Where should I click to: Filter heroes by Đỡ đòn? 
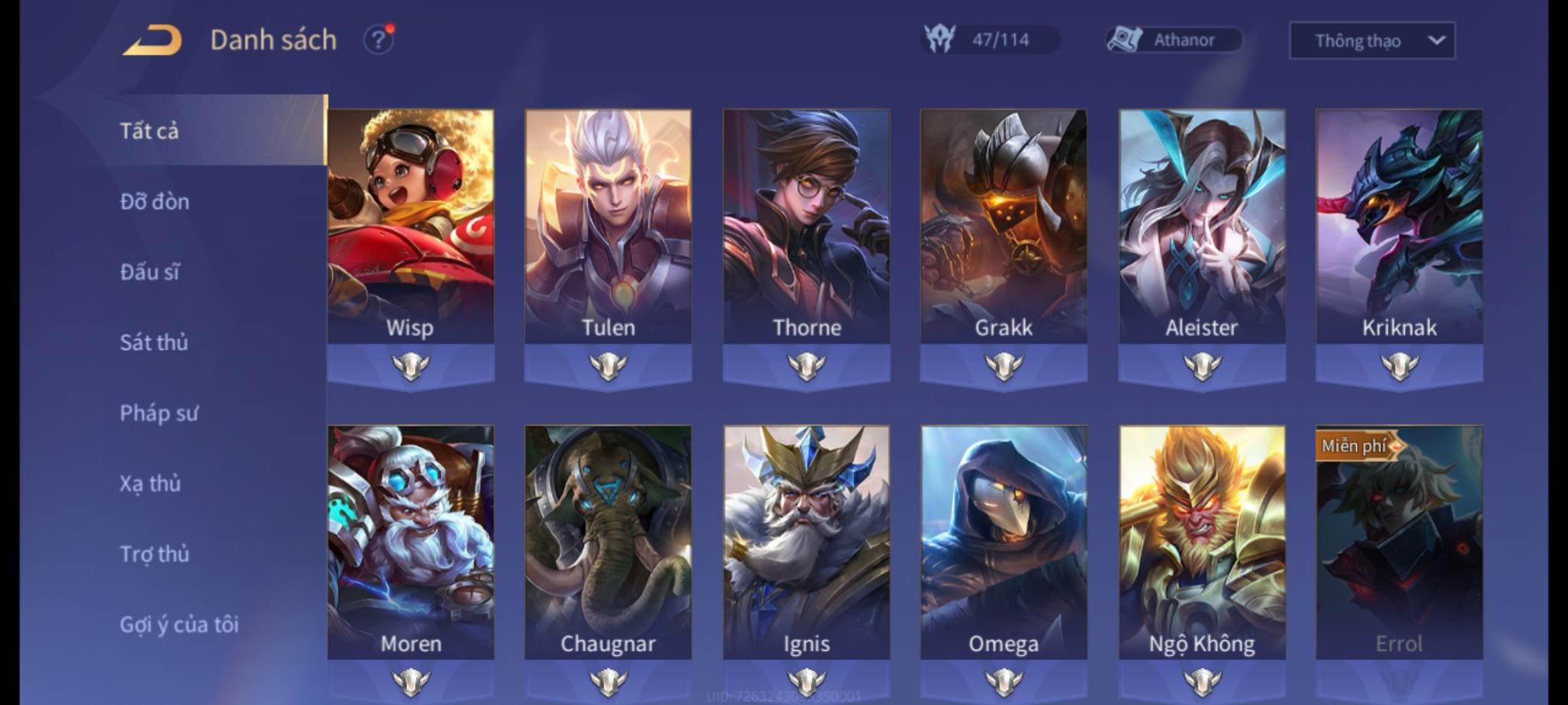click(155, 201)
